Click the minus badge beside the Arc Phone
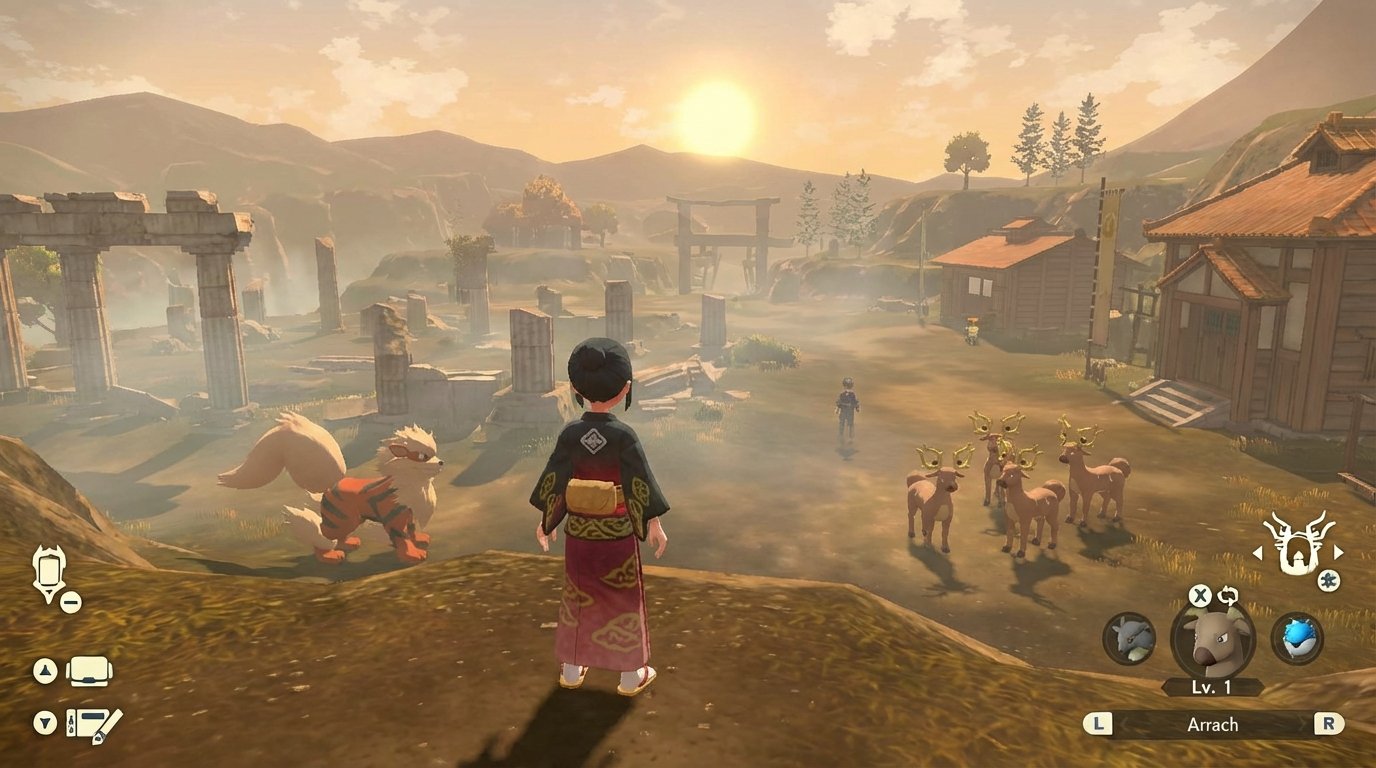 coord(69,602)
